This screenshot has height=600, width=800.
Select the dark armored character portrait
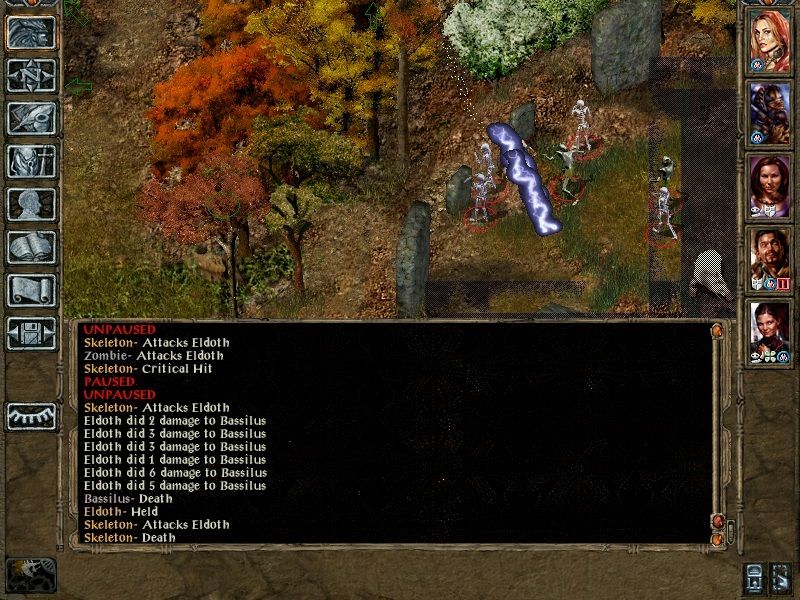(770, 112)
